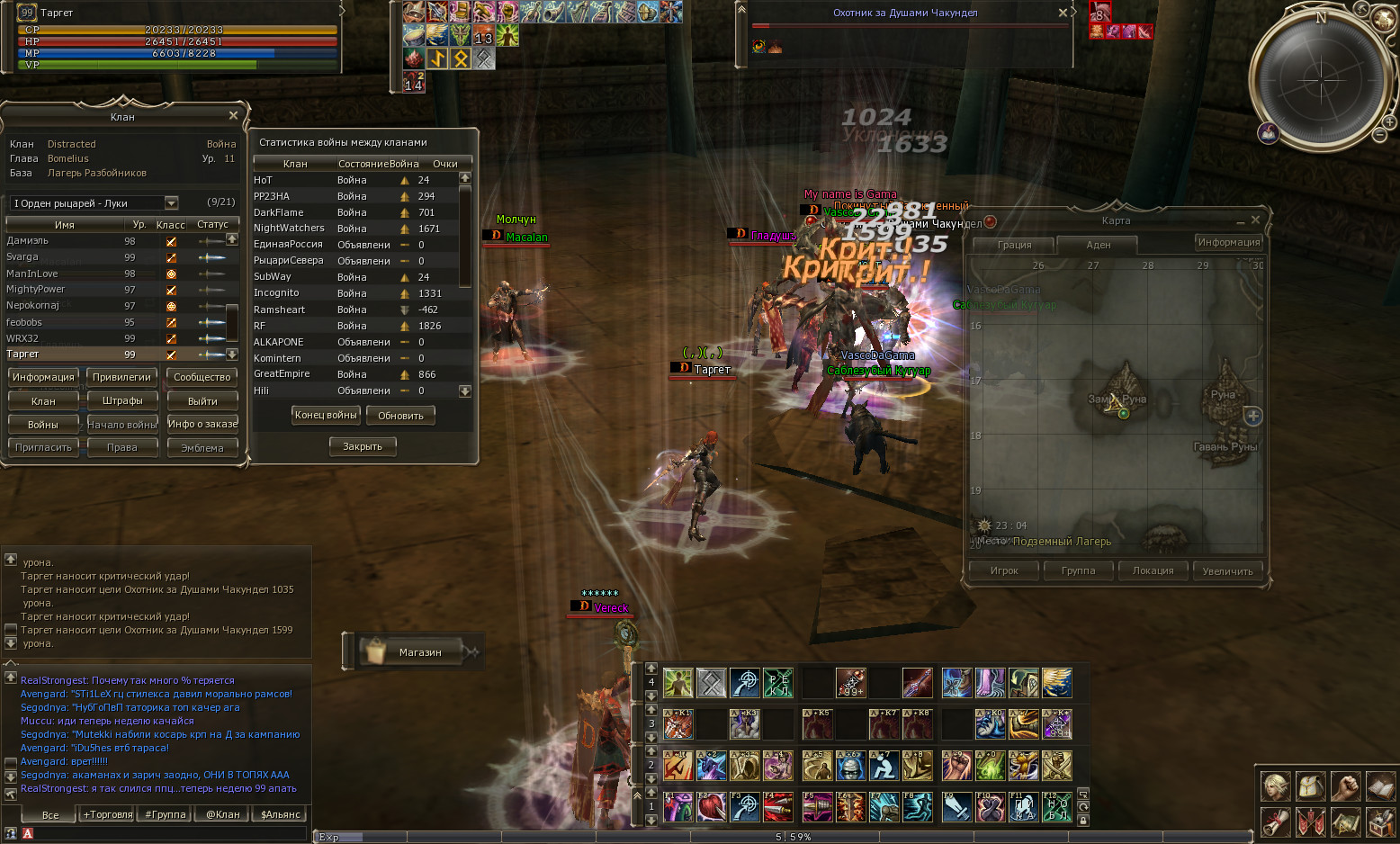
Task: Open the knight order unit dropdown
Action: point(171,203)
